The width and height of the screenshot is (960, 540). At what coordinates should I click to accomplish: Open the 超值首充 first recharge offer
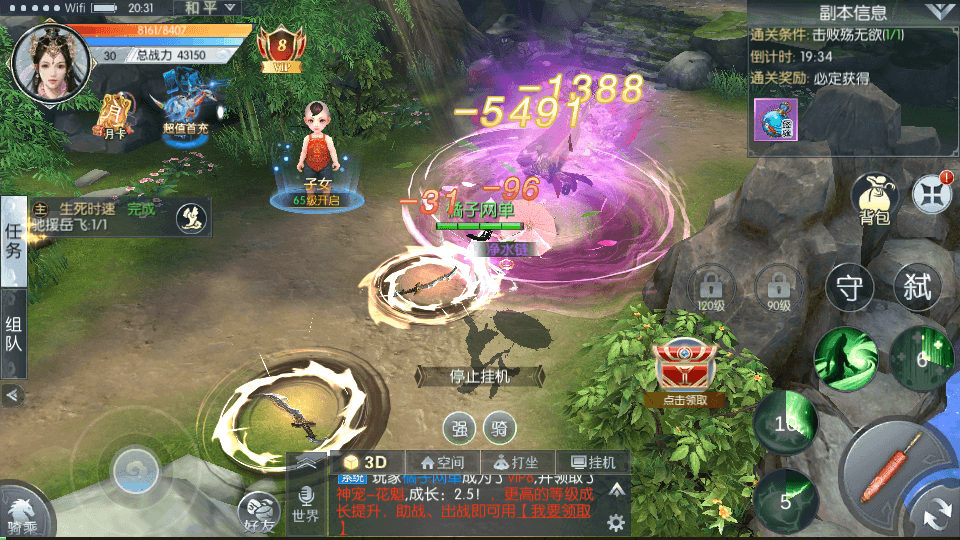186,113
